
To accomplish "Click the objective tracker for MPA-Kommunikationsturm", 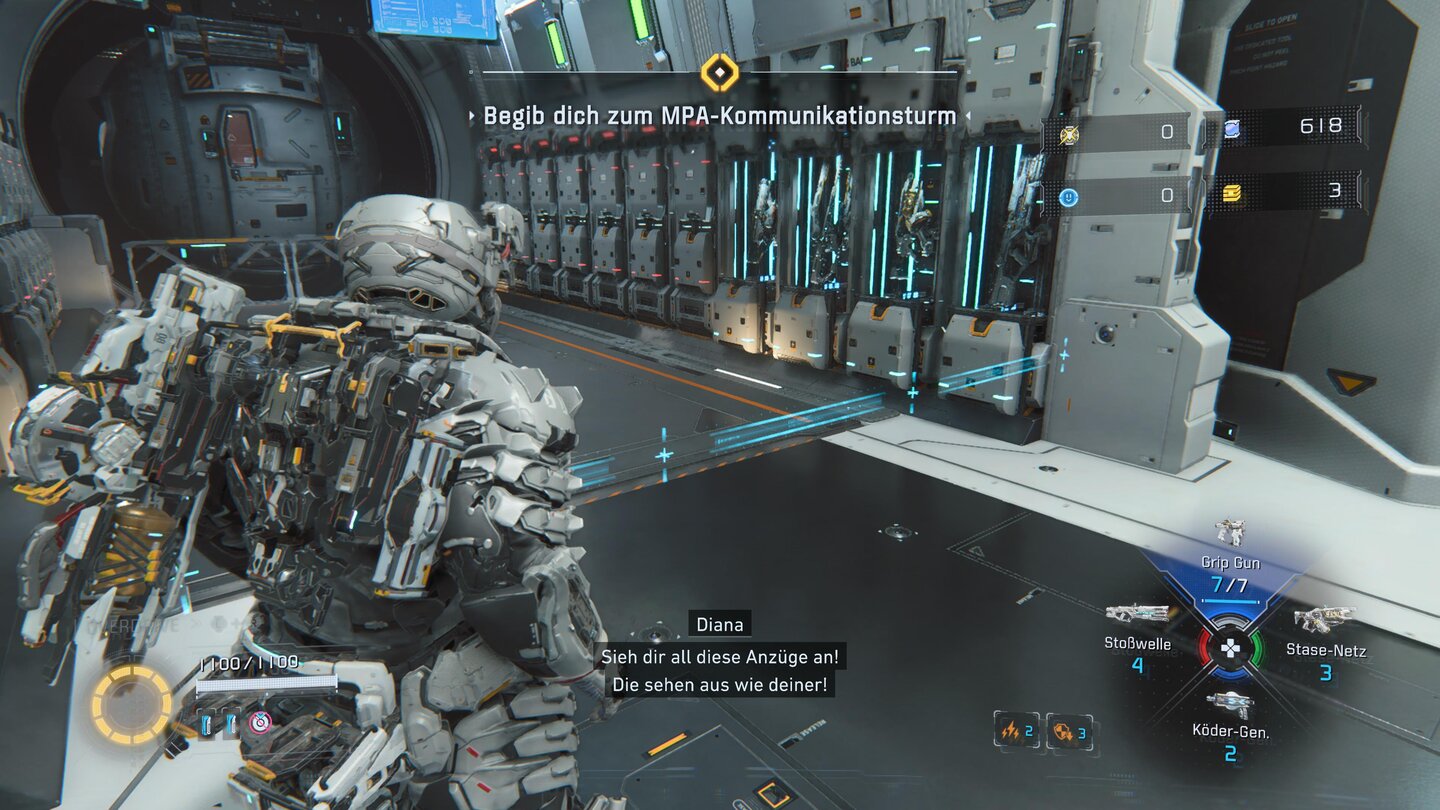I will coord(720,116).
